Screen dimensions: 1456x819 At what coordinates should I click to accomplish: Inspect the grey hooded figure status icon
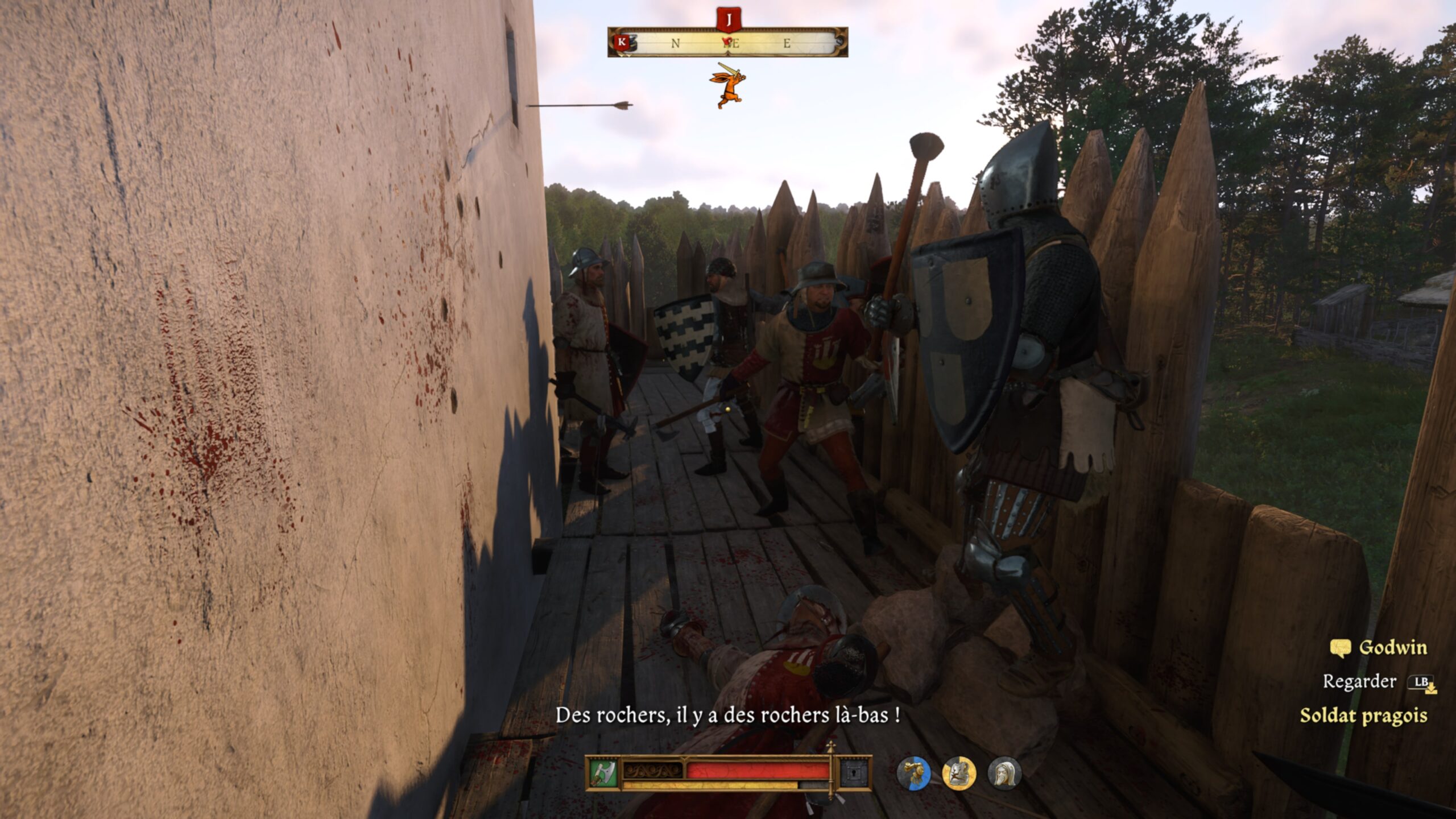click(1004, 773)
